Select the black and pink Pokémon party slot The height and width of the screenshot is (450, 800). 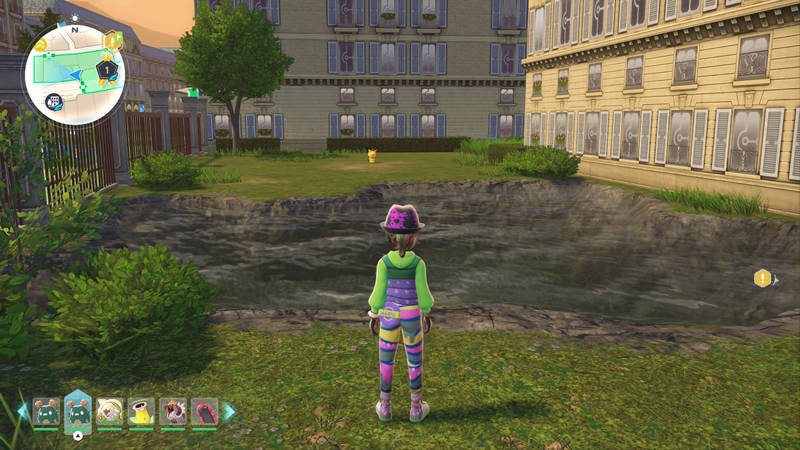pos(204,412)
